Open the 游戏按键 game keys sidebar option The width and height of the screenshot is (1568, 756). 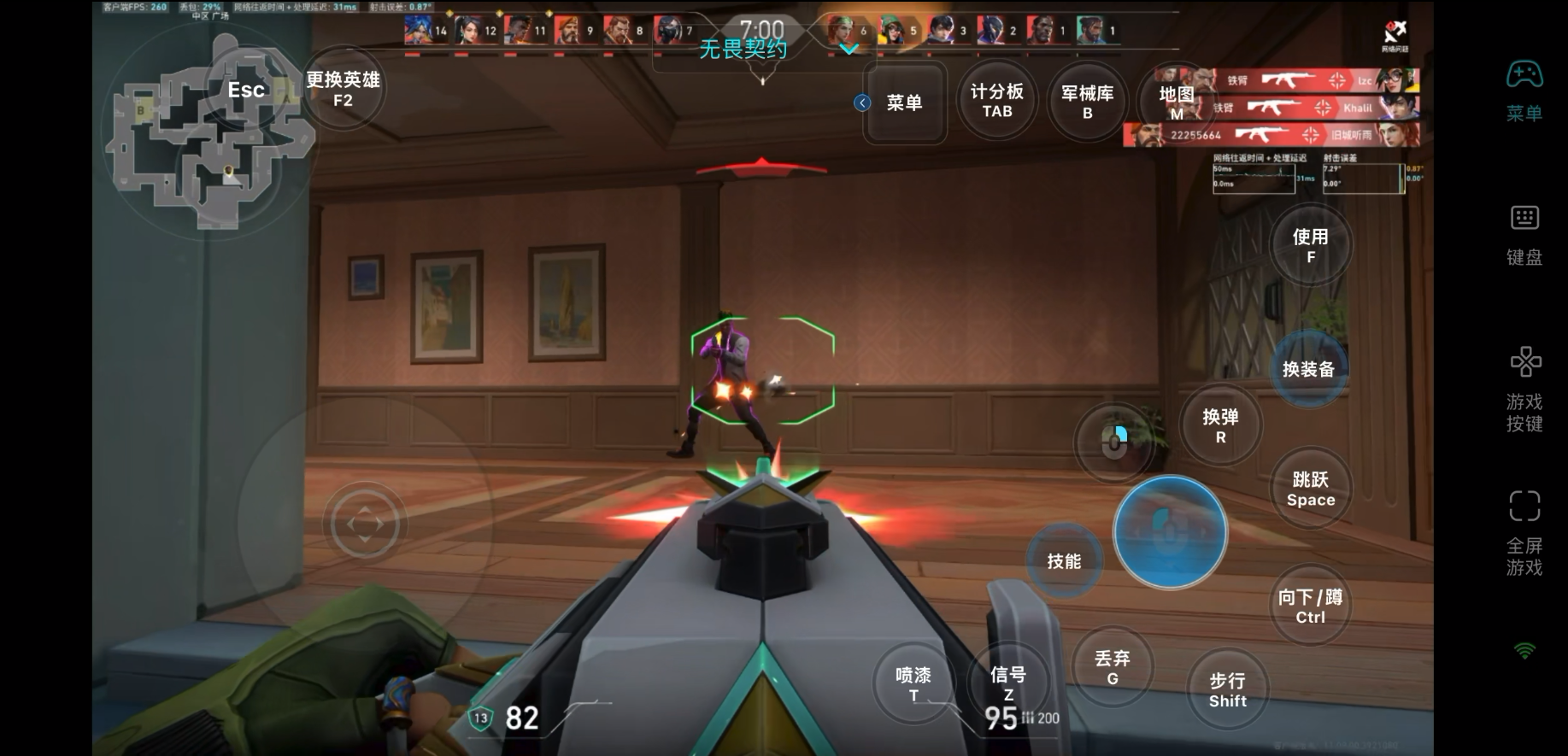[1524, 390]
